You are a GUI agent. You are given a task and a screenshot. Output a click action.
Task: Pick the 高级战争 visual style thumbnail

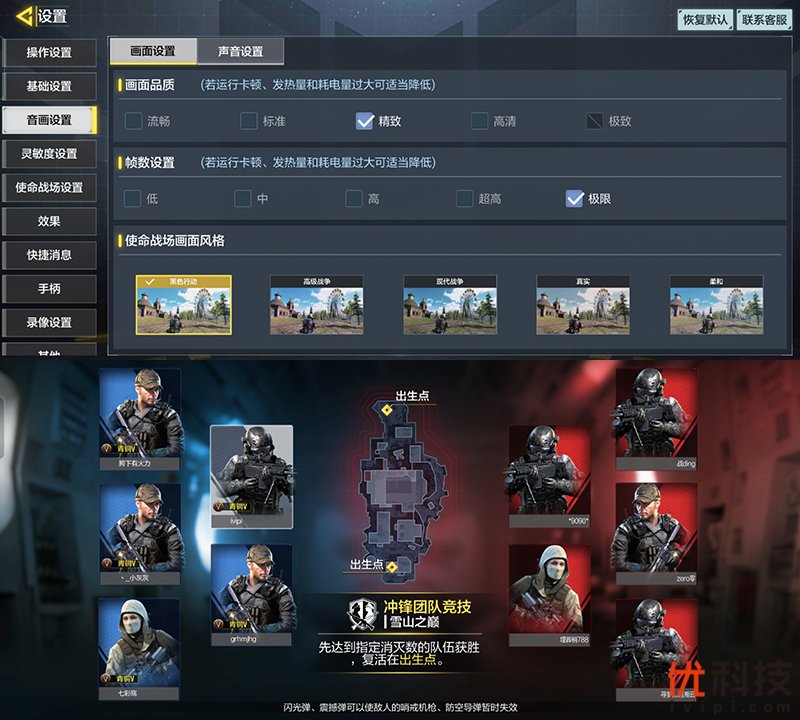coord(316,305)
